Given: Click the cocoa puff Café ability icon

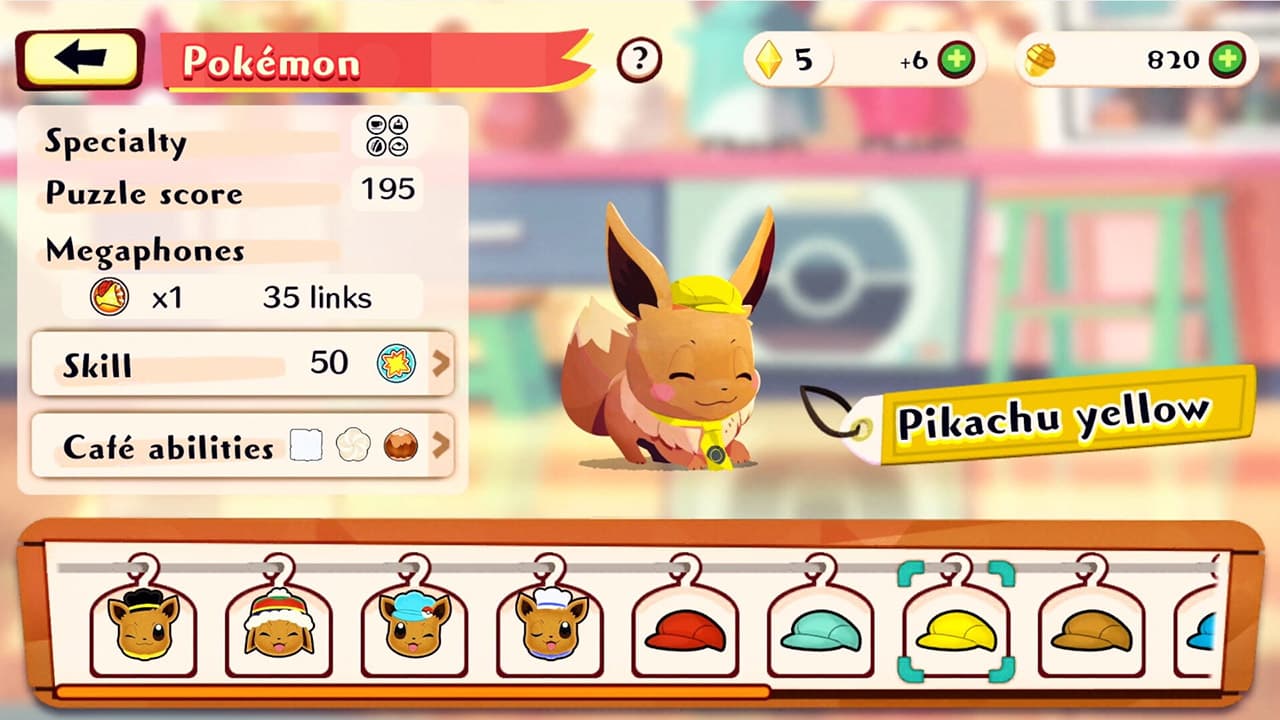Looking at the screenshot, I should coord(399,444).
